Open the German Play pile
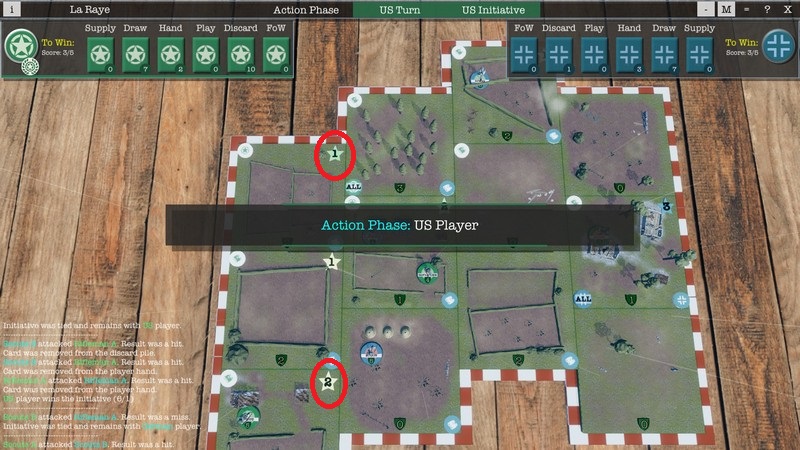 (593, 53)
